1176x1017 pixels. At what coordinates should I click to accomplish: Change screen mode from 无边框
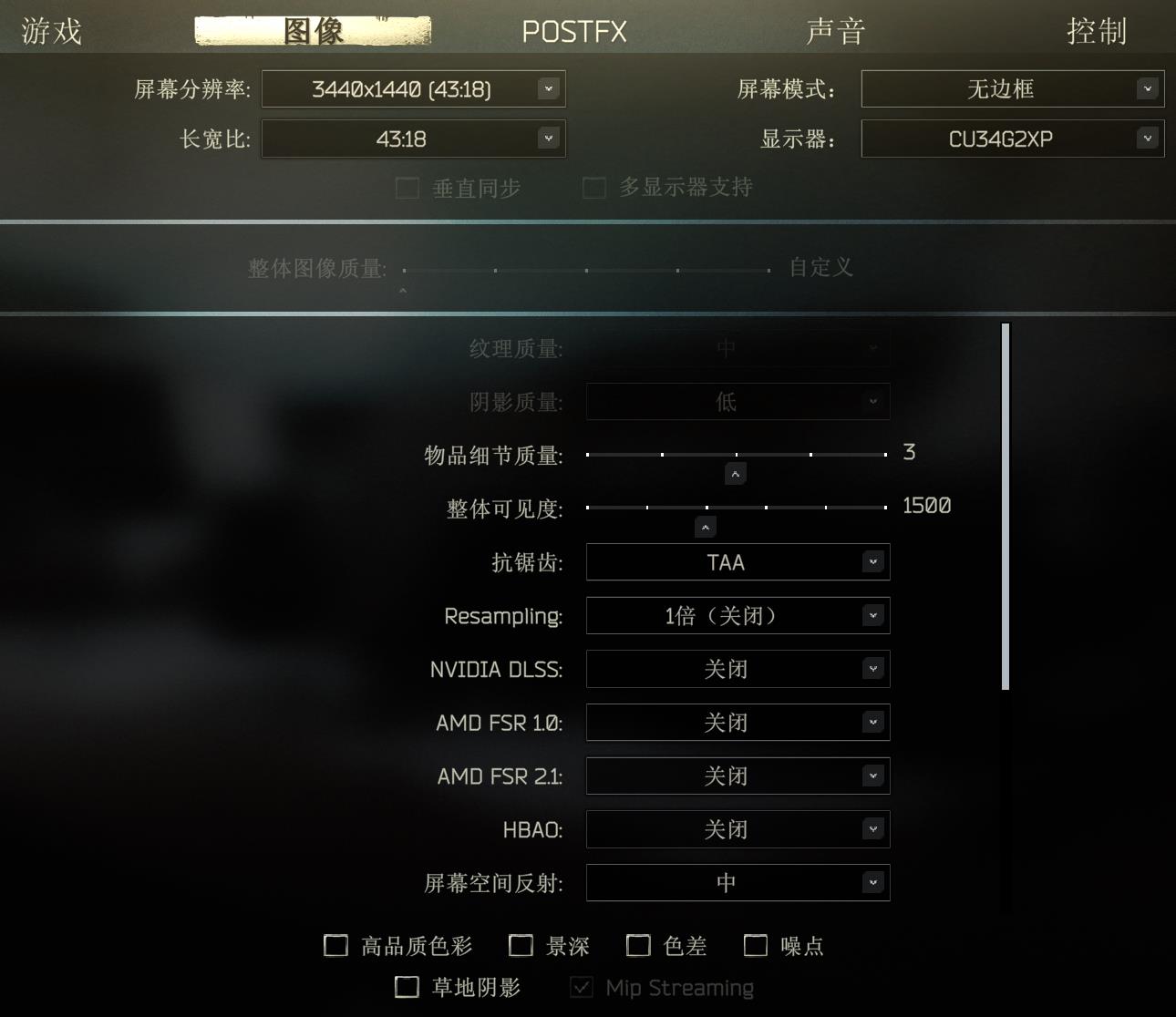point(1012,88)
